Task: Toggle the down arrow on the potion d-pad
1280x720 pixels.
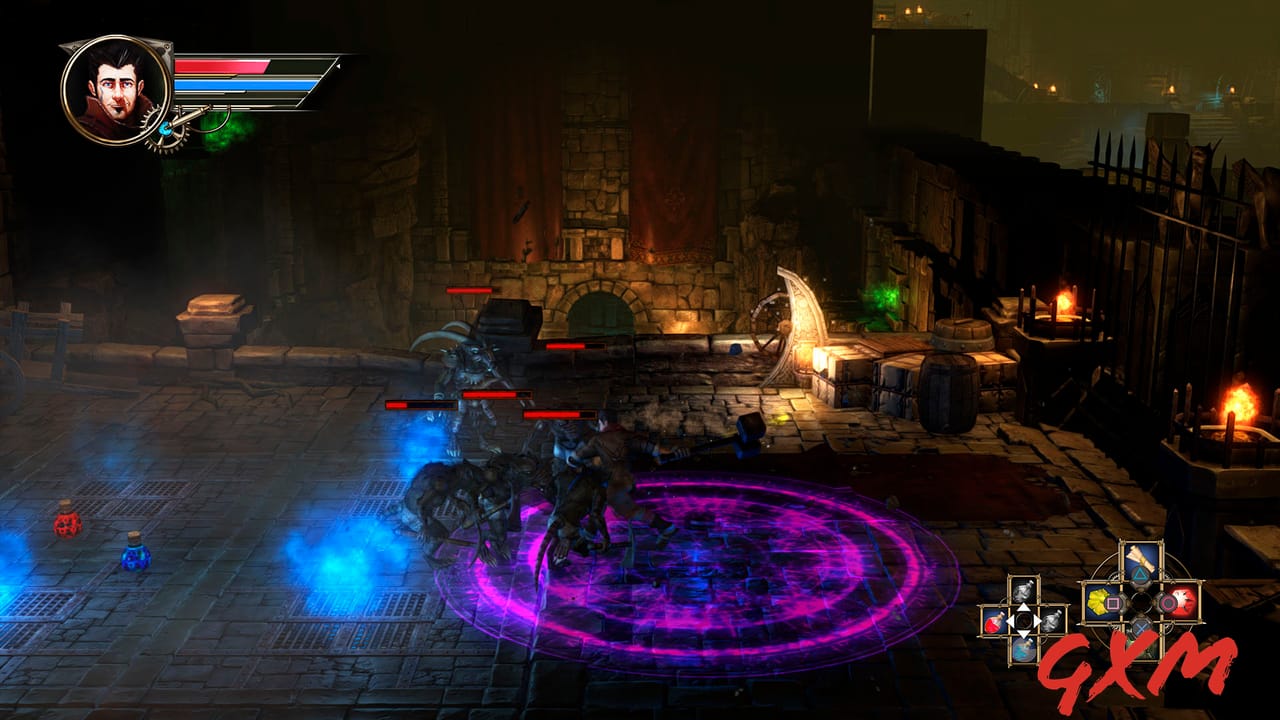Action: tap(1023, 634)
